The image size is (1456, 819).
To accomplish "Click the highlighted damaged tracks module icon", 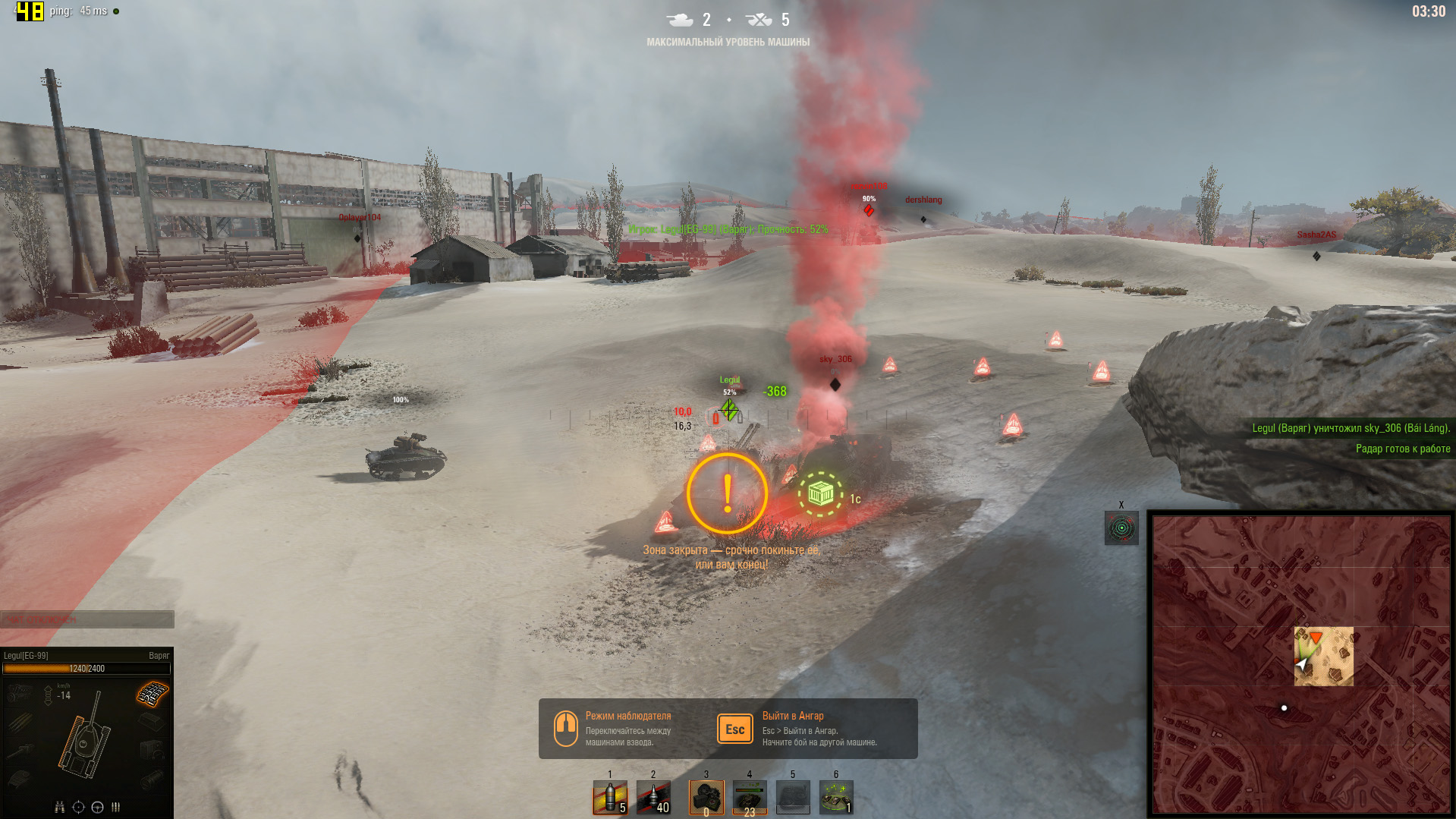I will tap(153, 694).
